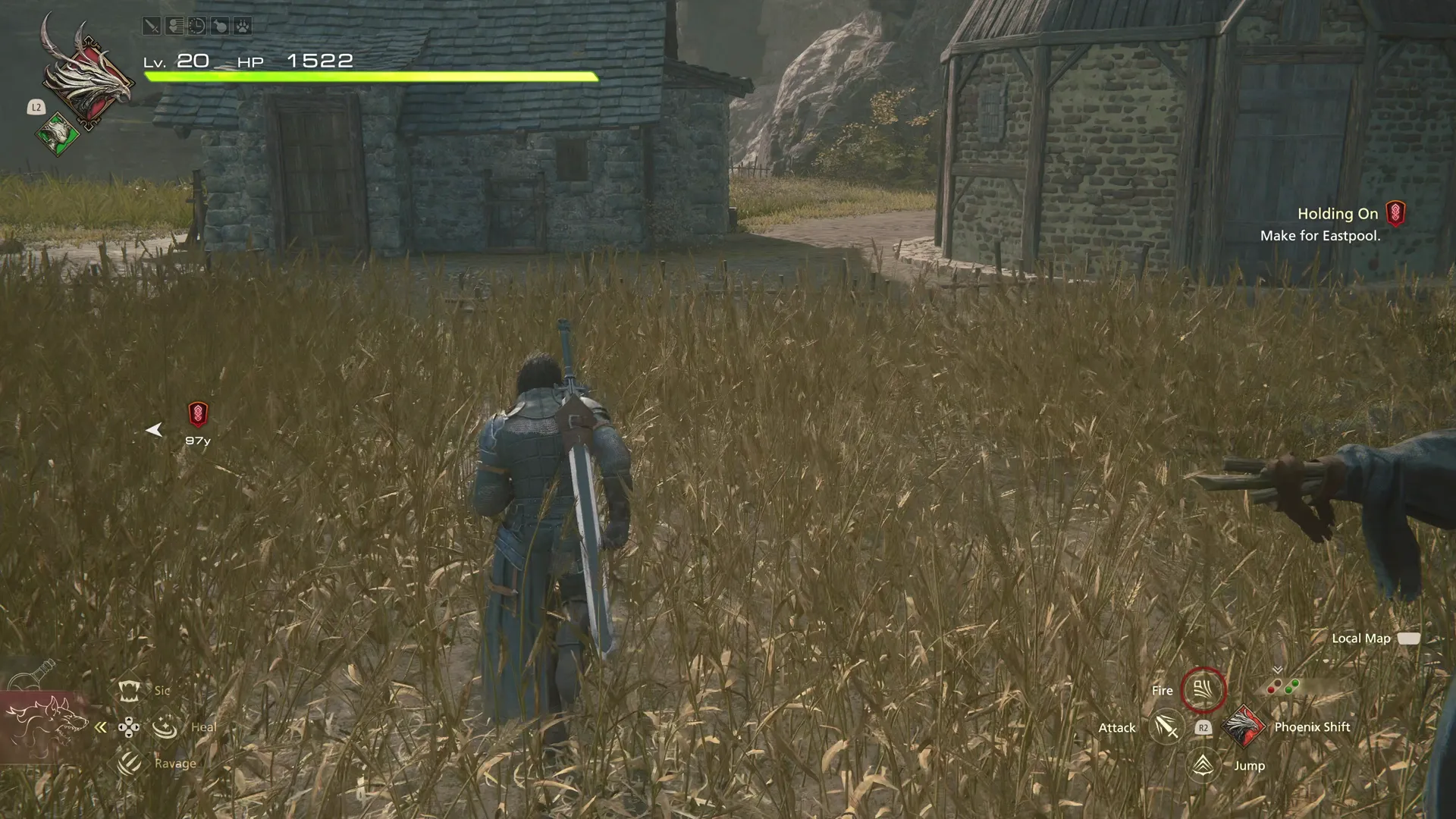Viewport: 1456px width, 819px height.
Task: Select the Sic fangs command icon
Action: [129, 691]
